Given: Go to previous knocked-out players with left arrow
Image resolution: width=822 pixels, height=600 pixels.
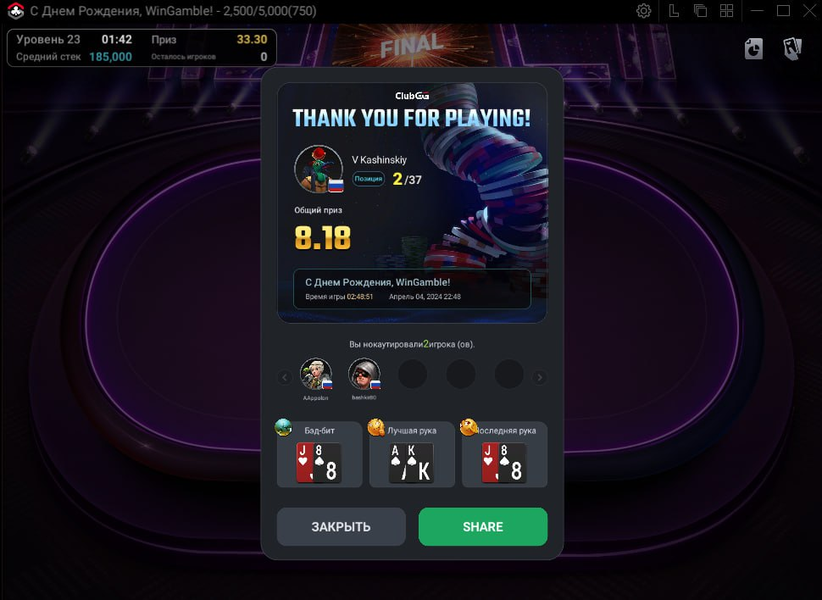Looking at the screenshot, I should point(284,377).
